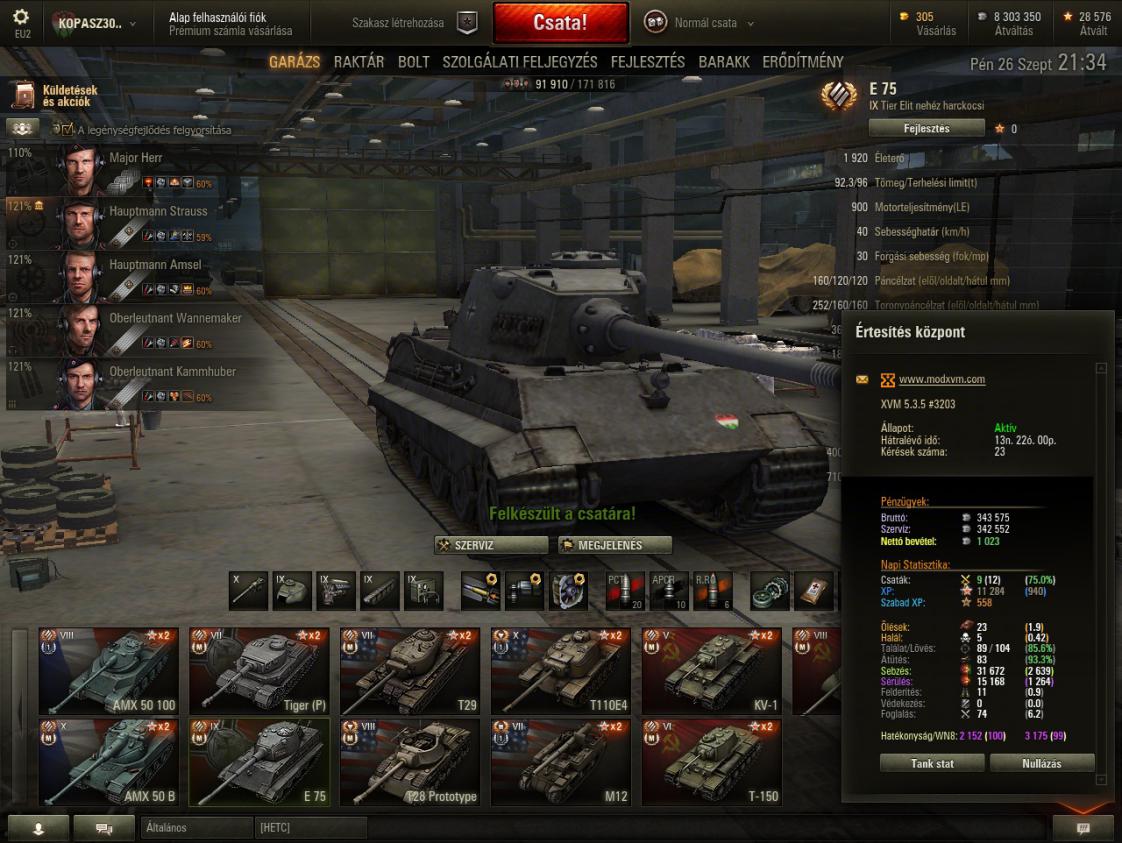Viewport: 1122px width, 843px height.
Task: Open the Megjelenés appearance customization
Action: [x=614, y=545]
